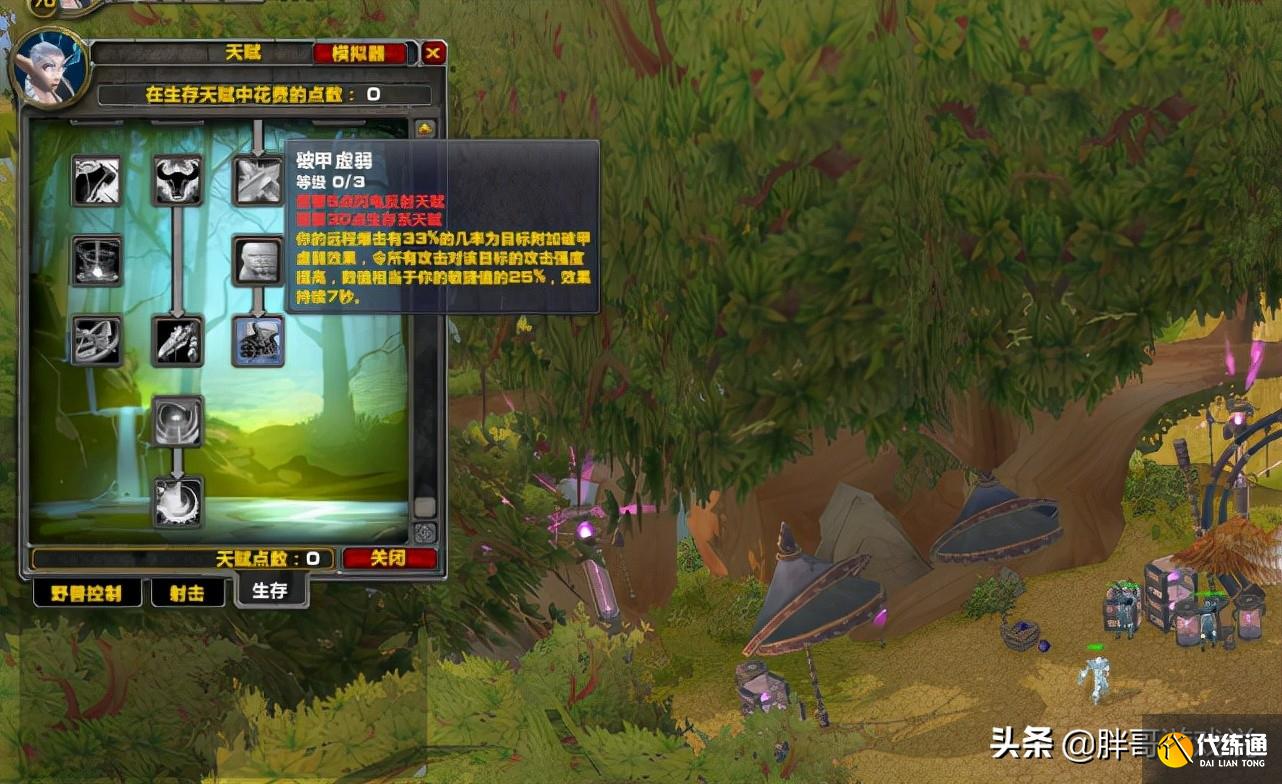Image resolution: width=1282 pixels, height=784 pixels.
Task: Click the up scroll arrow above the talent tree
Action: click(427, 128)
